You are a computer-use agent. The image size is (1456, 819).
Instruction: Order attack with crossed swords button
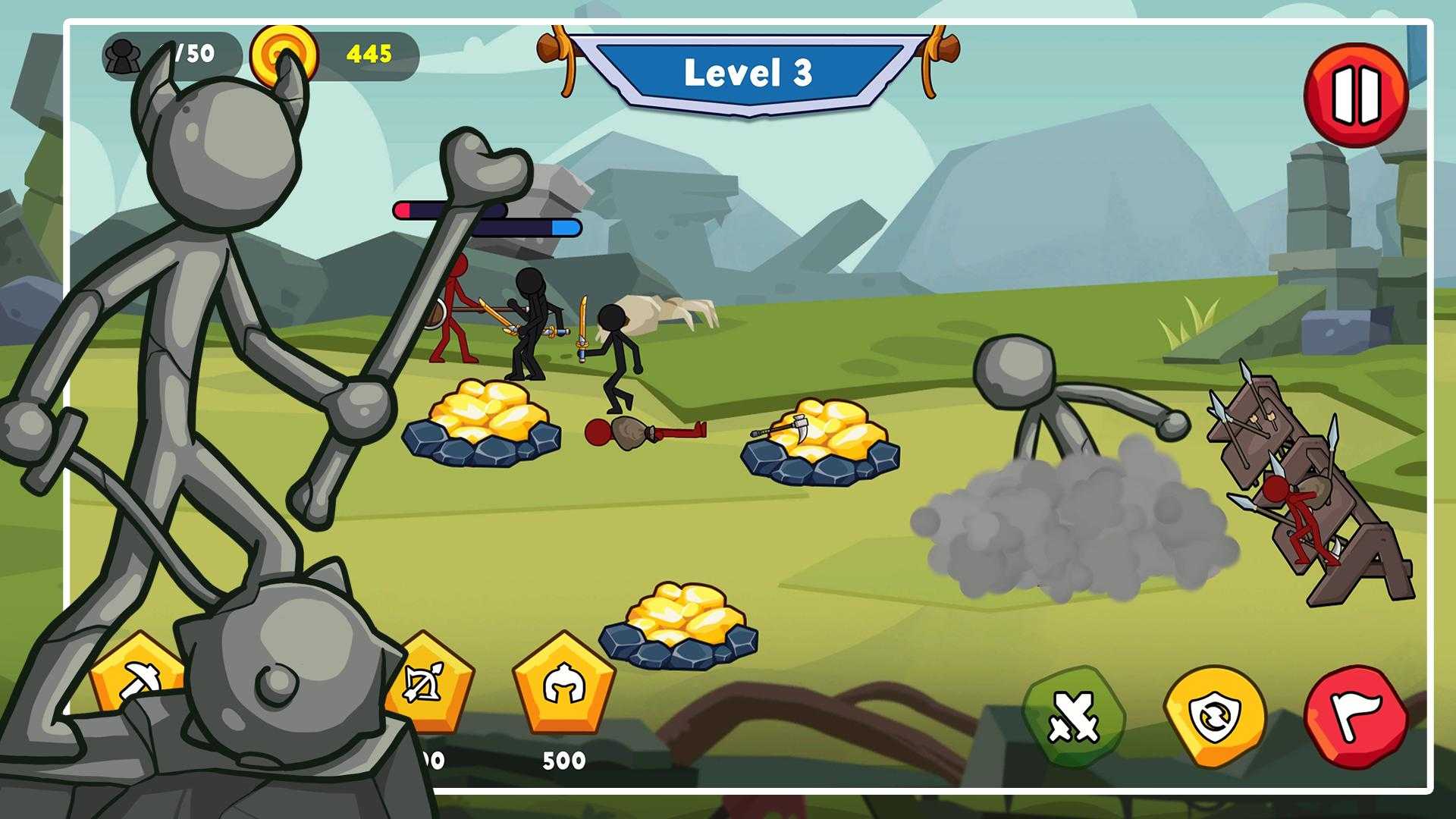(1073, 717)
